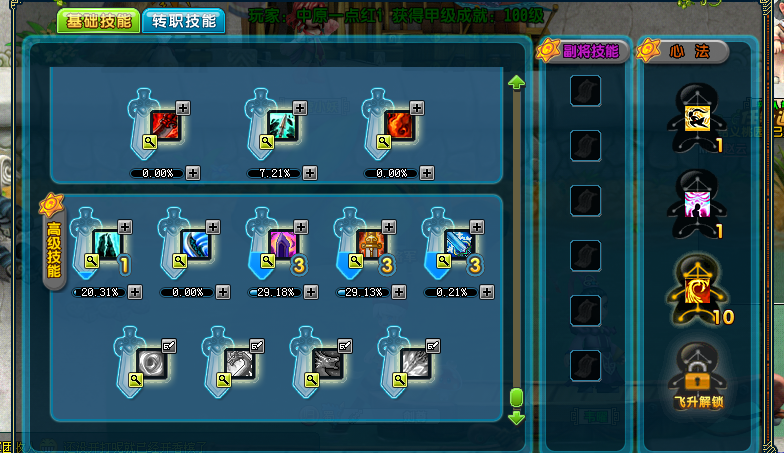Select the fireball skill in the top row
The height and width of the screenshot is (453, 784).
pos(398,124)
